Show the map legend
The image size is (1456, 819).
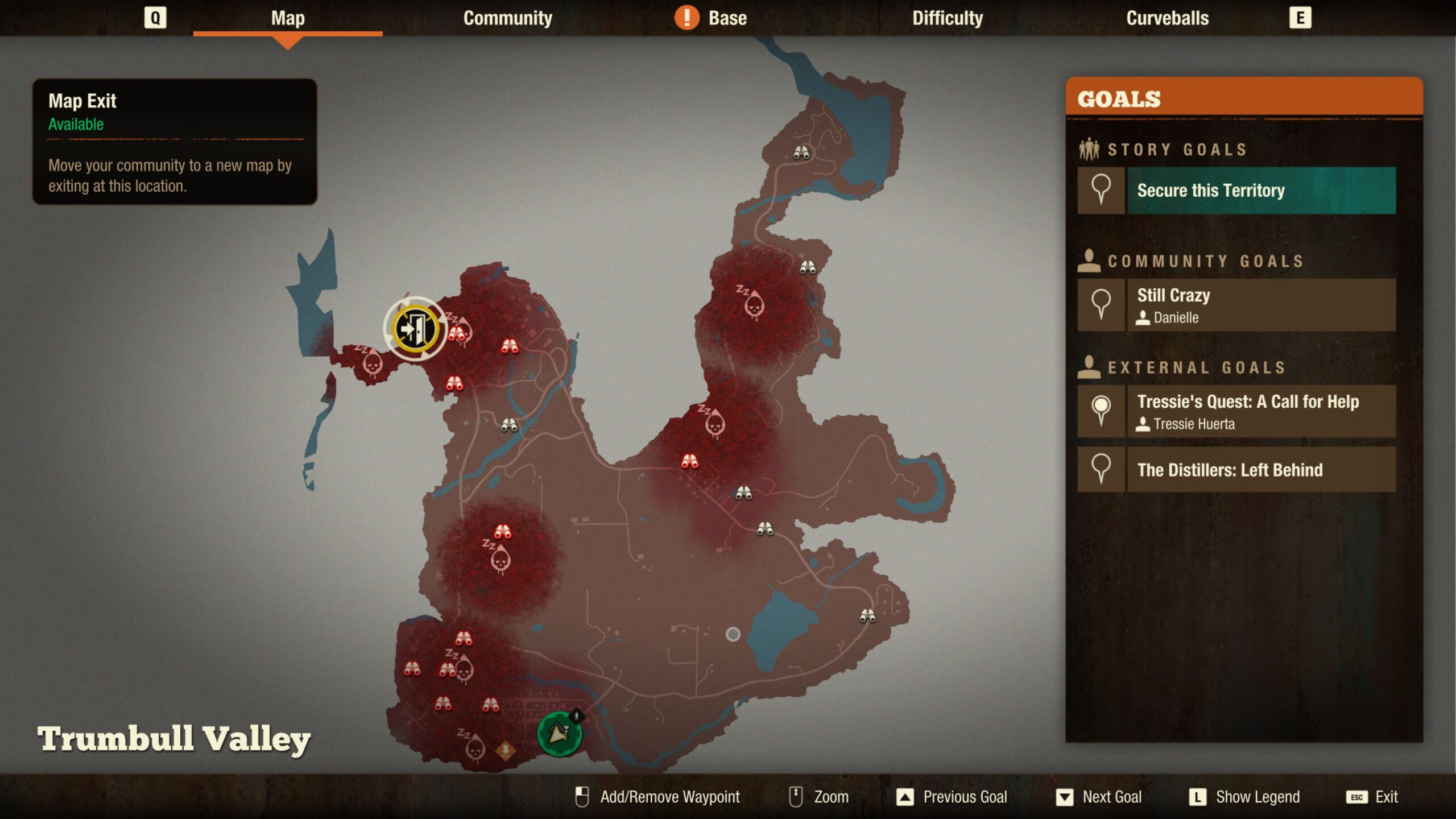tap(1244, 797)
